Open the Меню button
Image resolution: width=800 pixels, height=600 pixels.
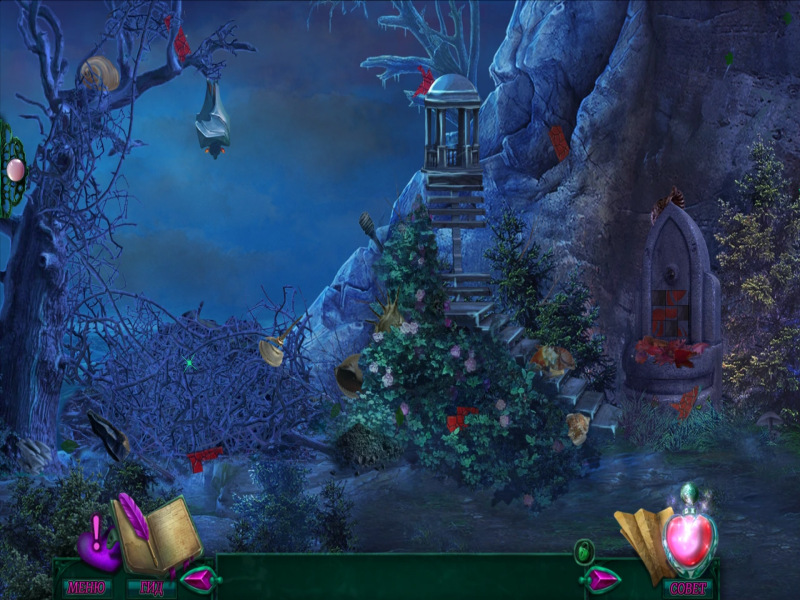point(87,587)
